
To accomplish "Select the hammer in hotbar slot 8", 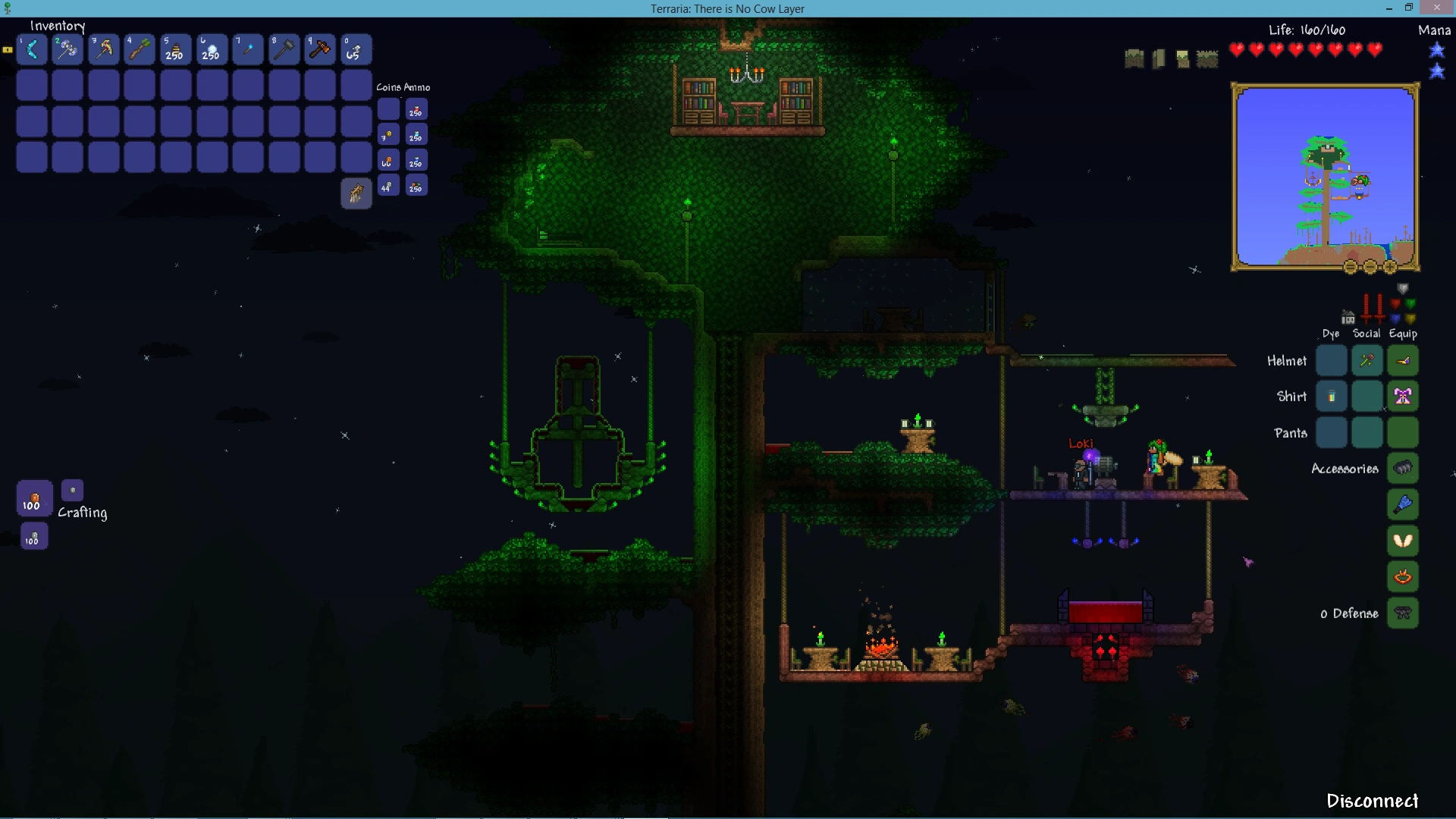I will tap(283, 49).
